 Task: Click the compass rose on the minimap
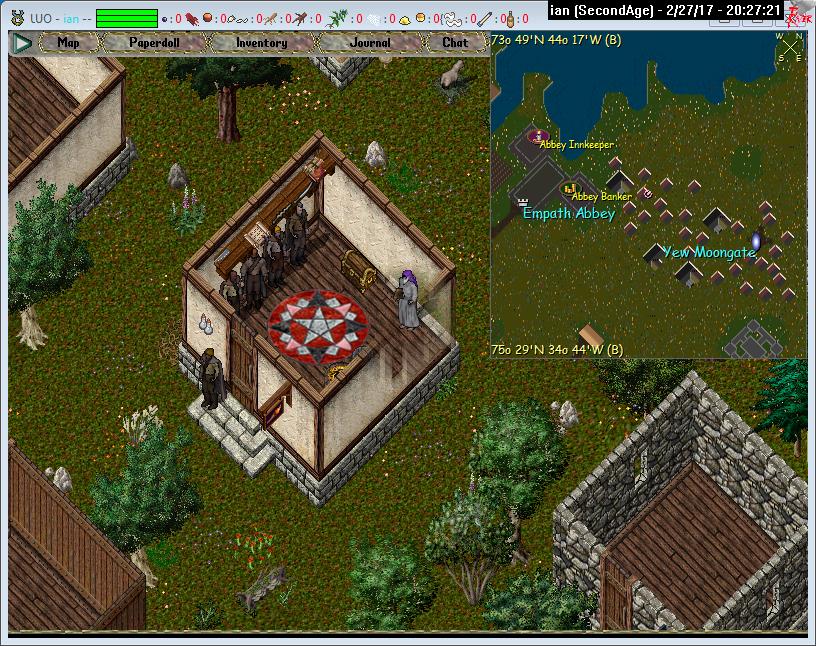(x=791, y=47)
